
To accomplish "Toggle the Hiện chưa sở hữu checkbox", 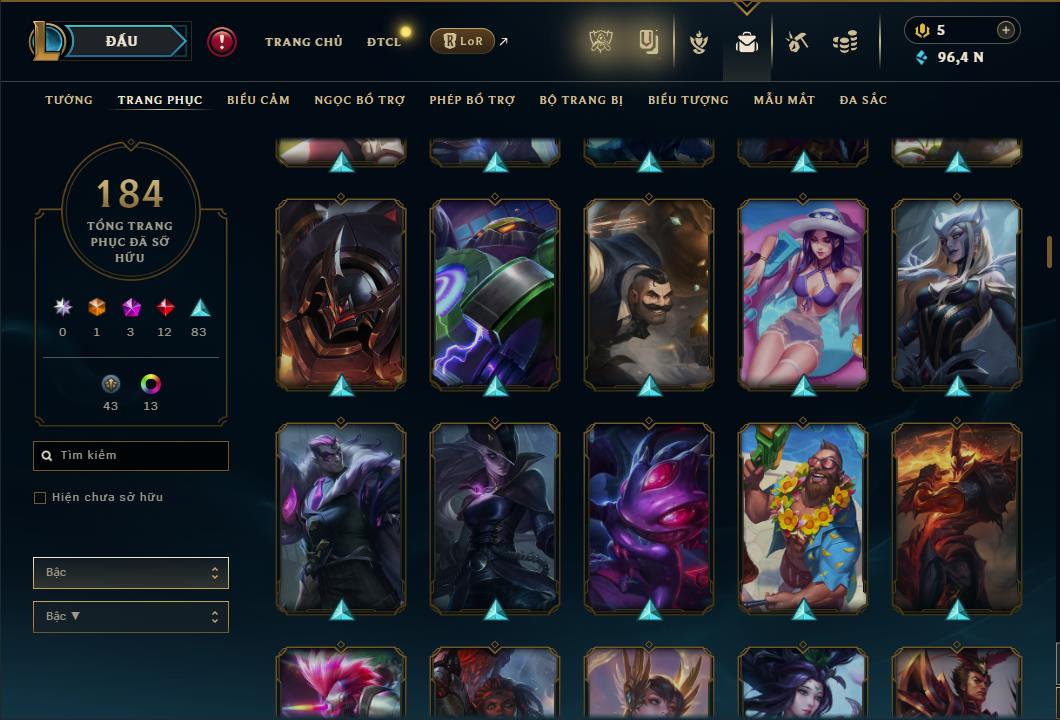I will pyautogui.click(x=40, y=498).
